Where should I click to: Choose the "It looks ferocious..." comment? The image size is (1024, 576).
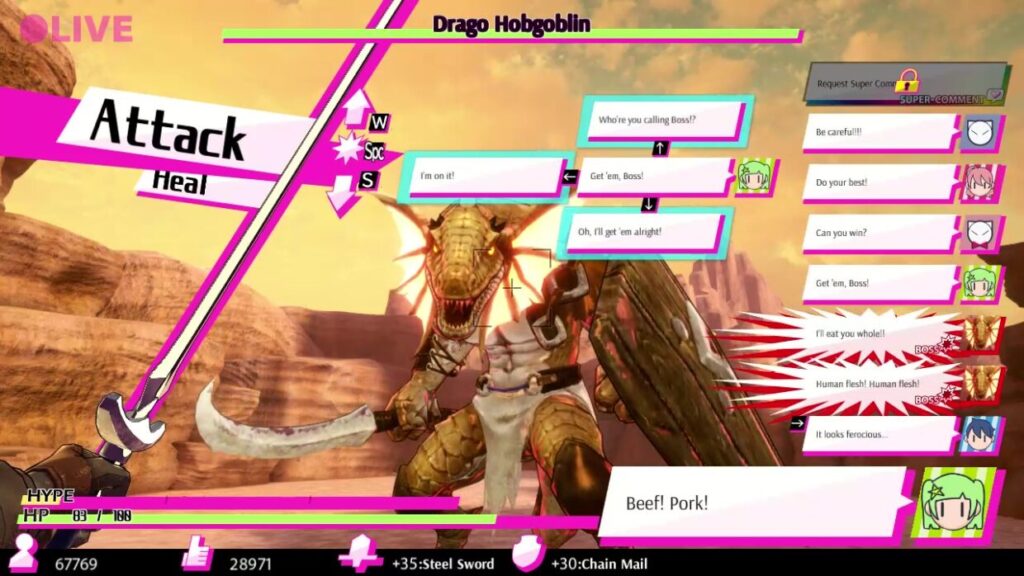point(878,435)
